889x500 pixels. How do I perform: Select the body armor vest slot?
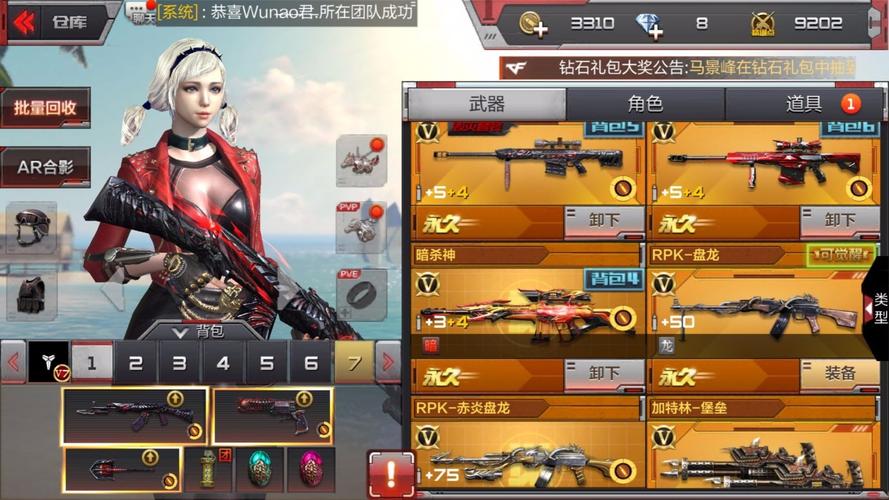point(31,294)
